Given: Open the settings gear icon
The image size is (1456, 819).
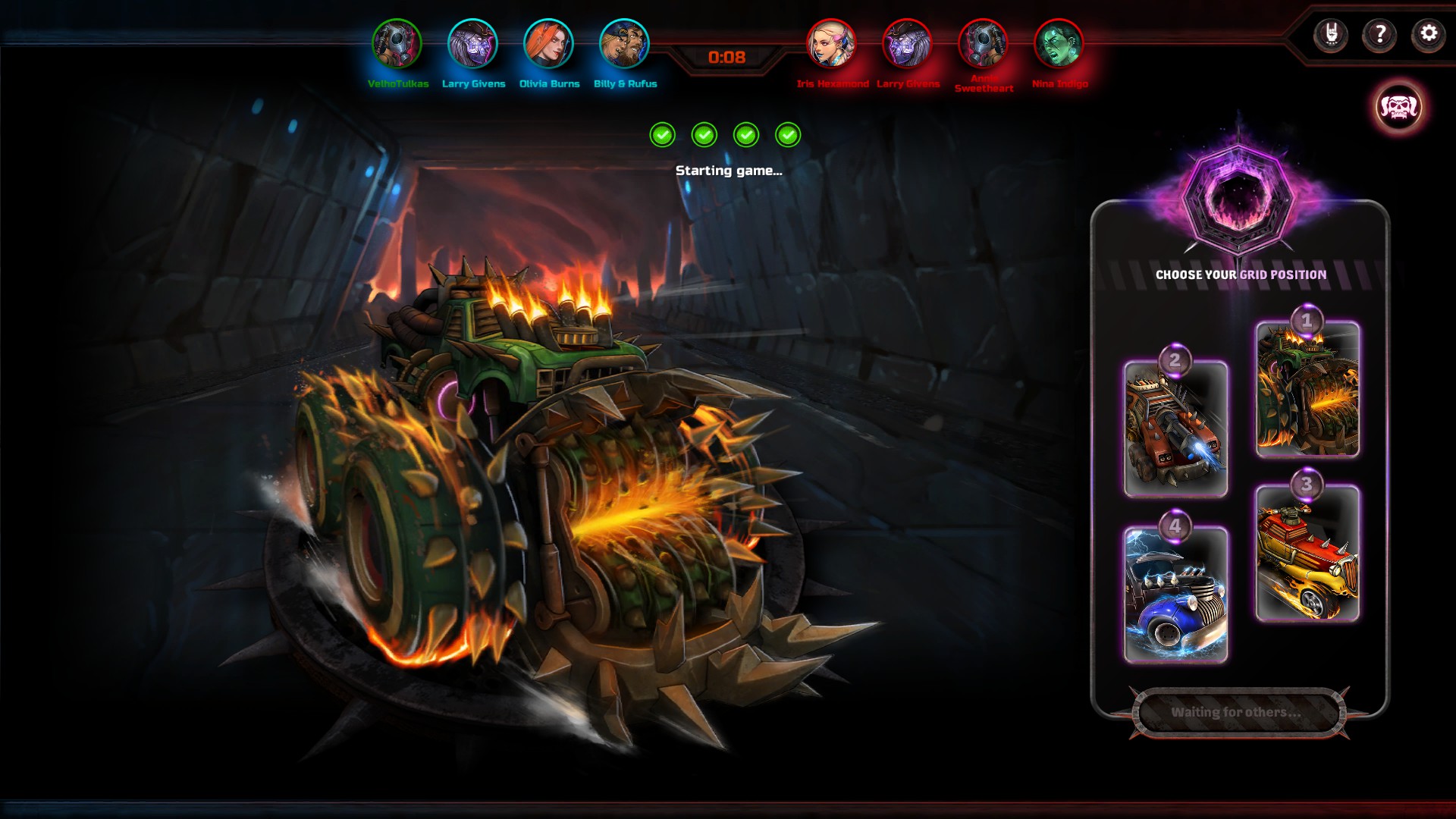Looking at the screenshot, I should click(1428, 33).
